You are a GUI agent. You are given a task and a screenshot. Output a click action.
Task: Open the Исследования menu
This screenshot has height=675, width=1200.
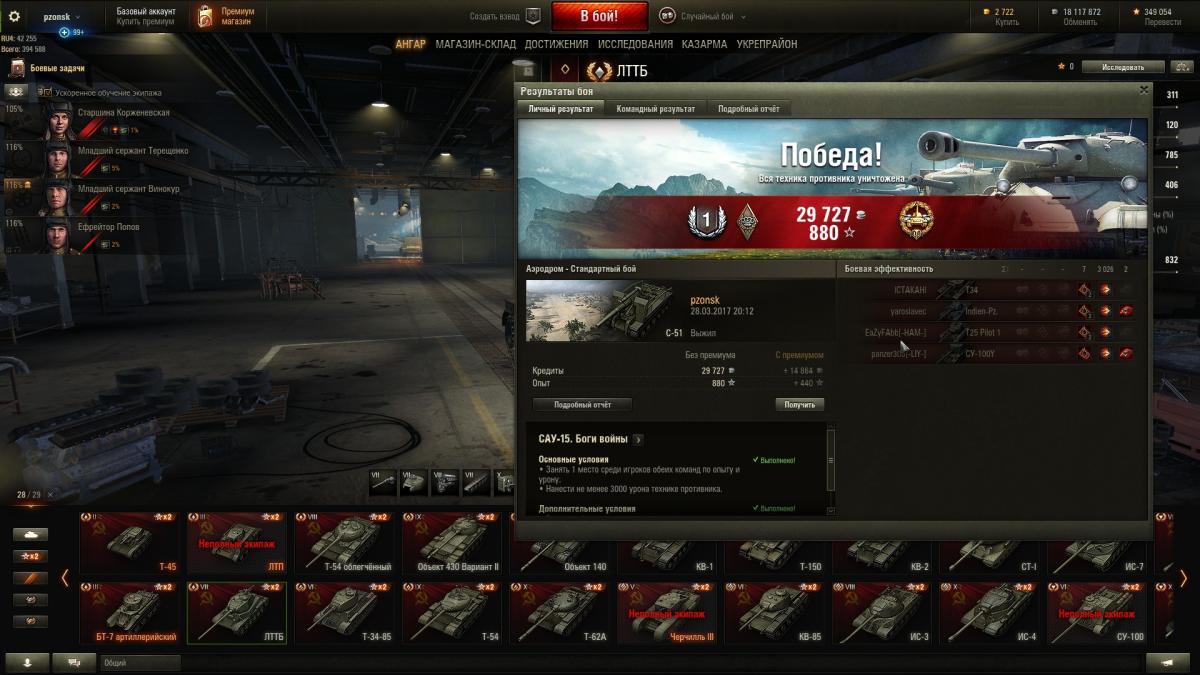(x=635, y=44)
